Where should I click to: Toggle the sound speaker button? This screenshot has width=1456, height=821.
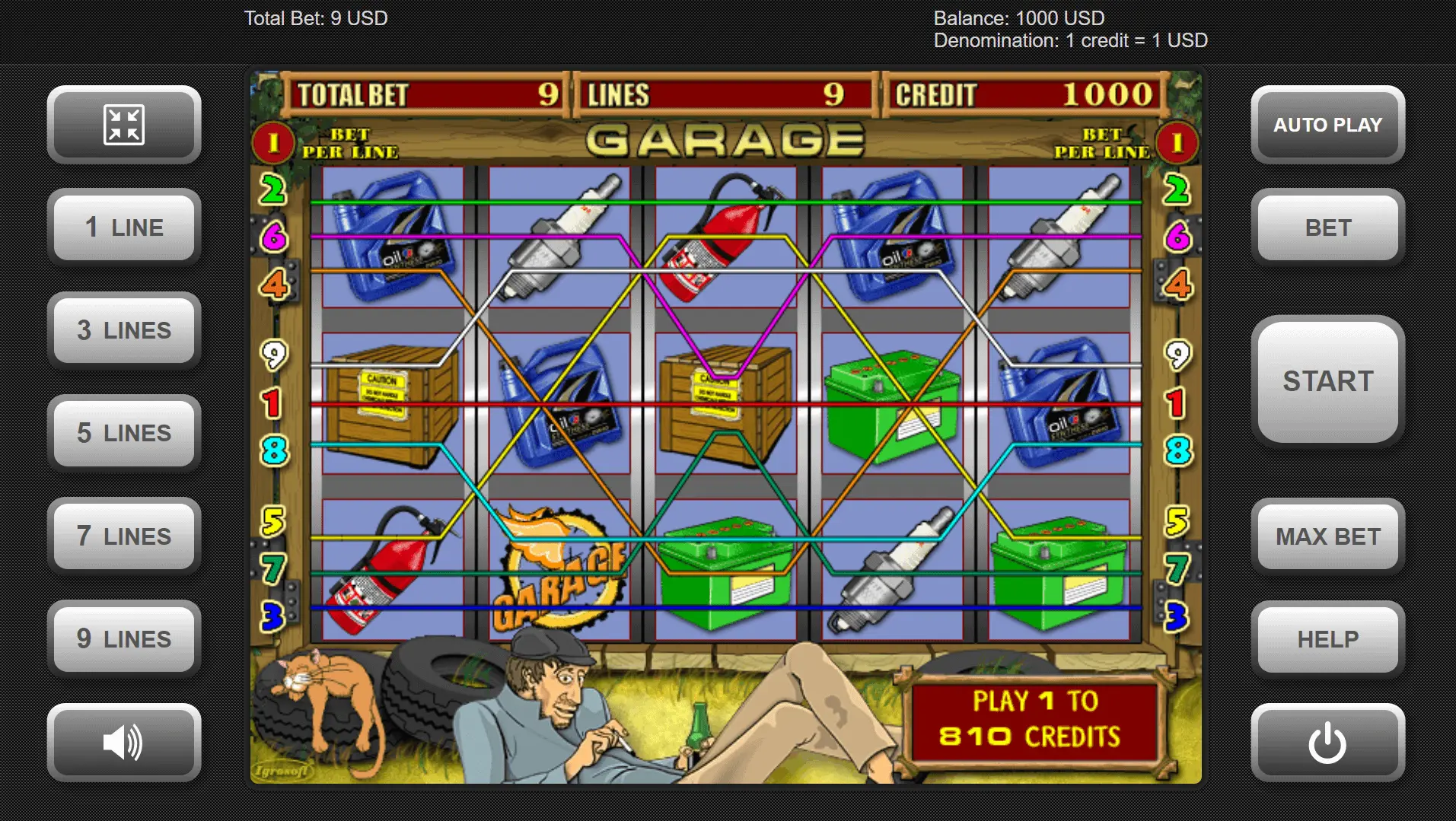pyautogui.click(x=124, y=743)
